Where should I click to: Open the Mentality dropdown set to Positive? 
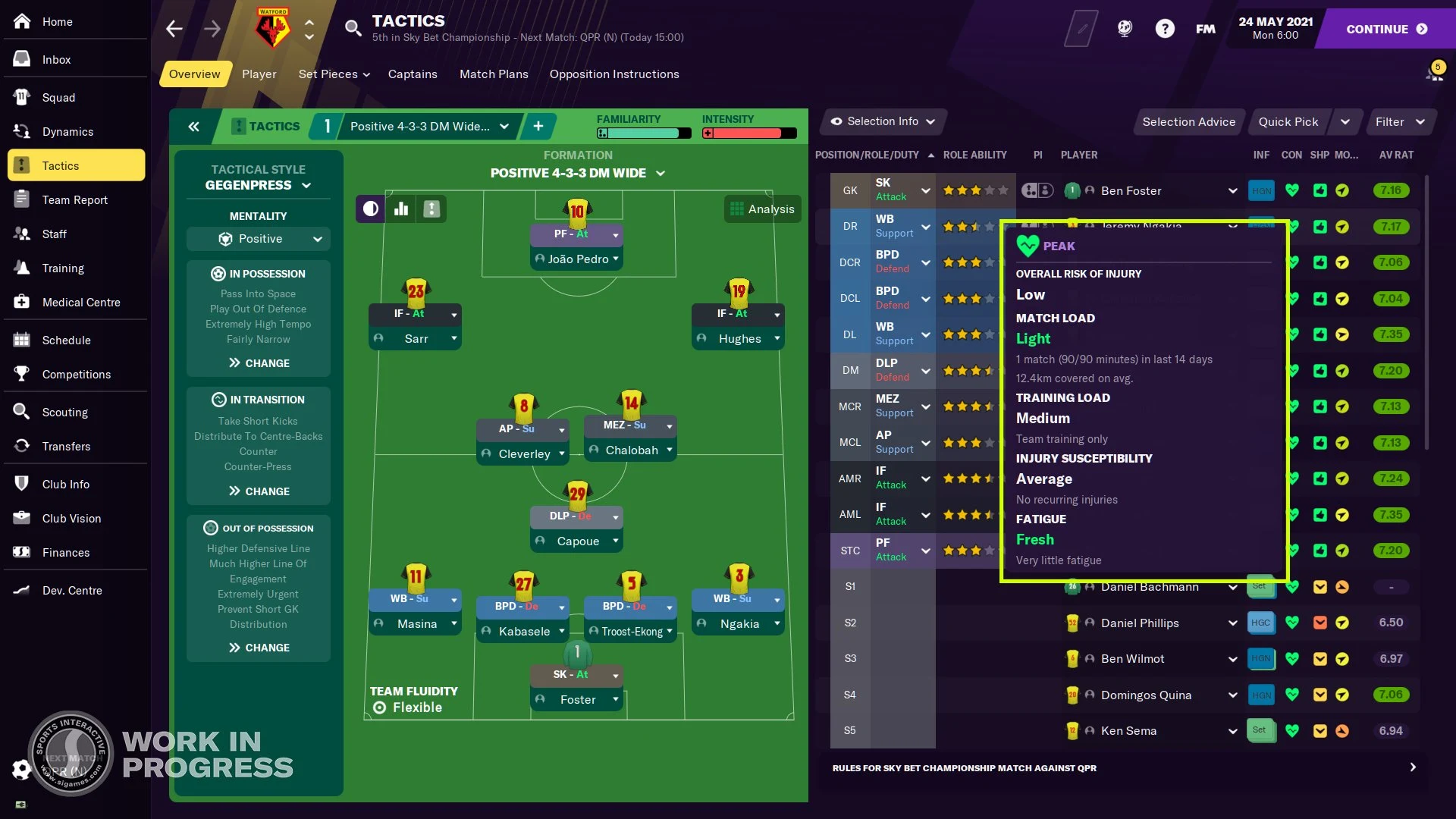258,238
